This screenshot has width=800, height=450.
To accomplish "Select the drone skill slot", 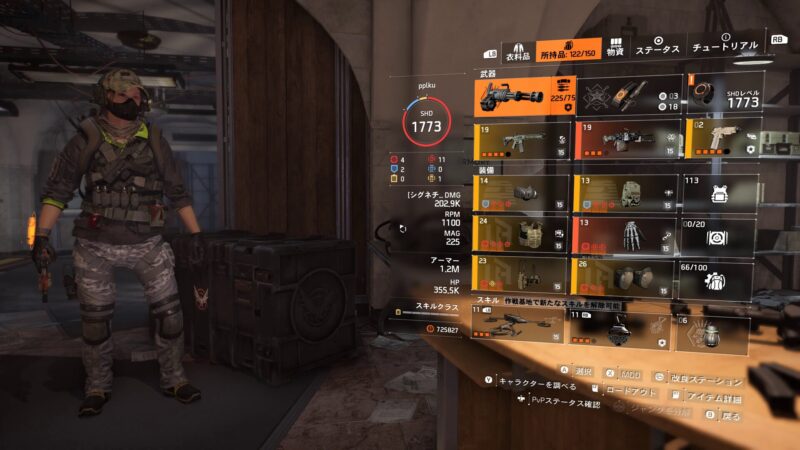I will [x=523, y=329].
